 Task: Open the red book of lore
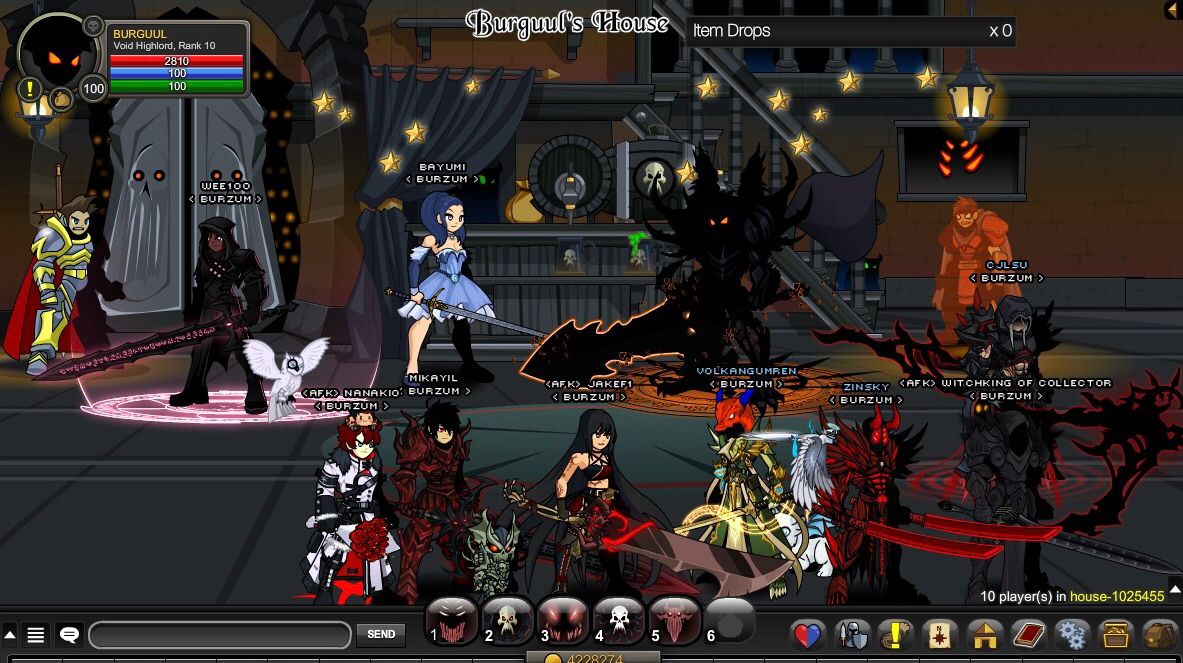point(1028,635)
